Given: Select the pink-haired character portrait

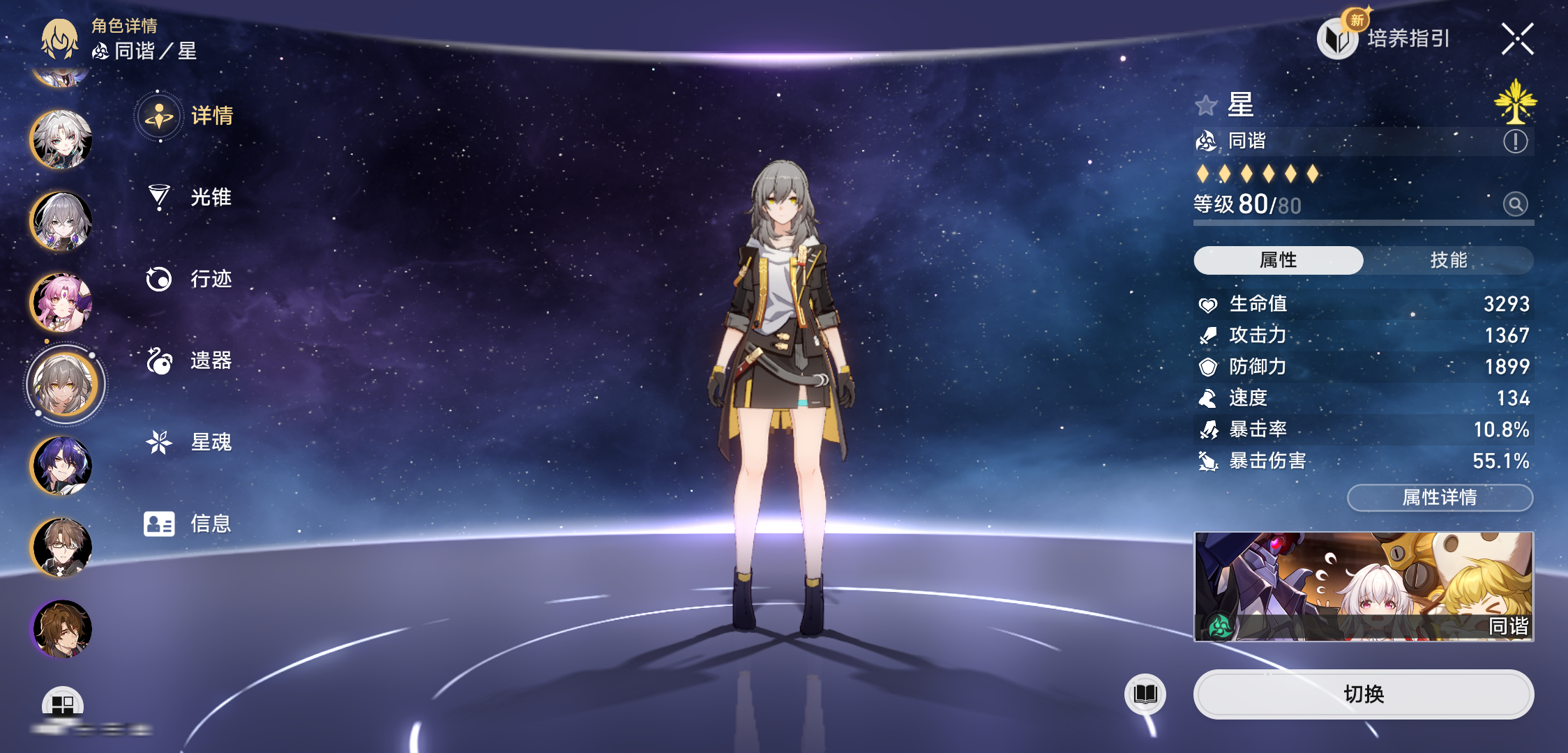Looking at the screenshot, I should tap(61, 303).
